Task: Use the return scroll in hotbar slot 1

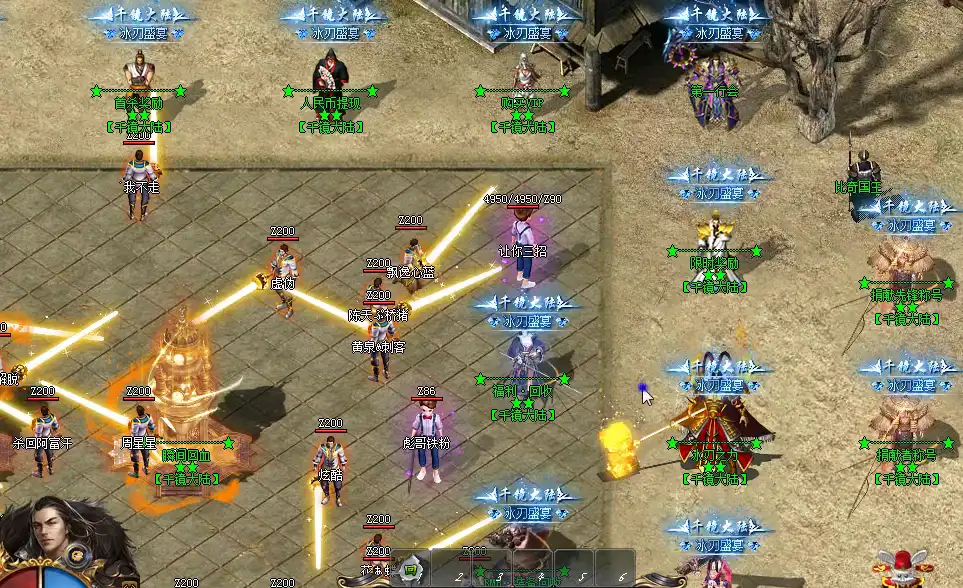Action: 410,570
